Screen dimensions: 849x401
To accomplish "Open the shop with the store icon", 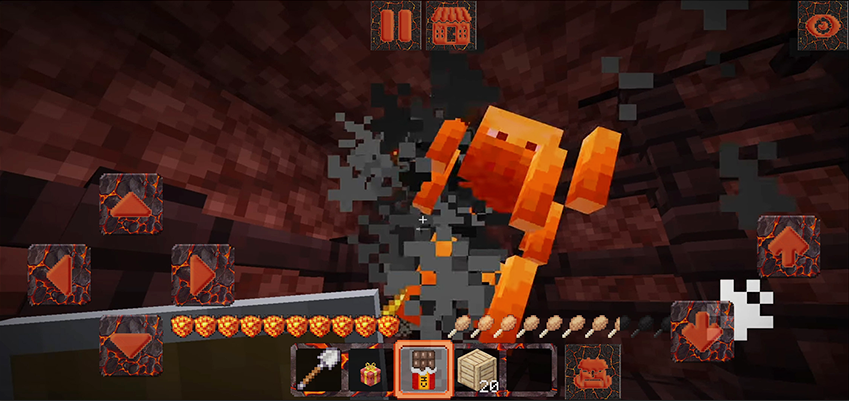I will (451, 24).
